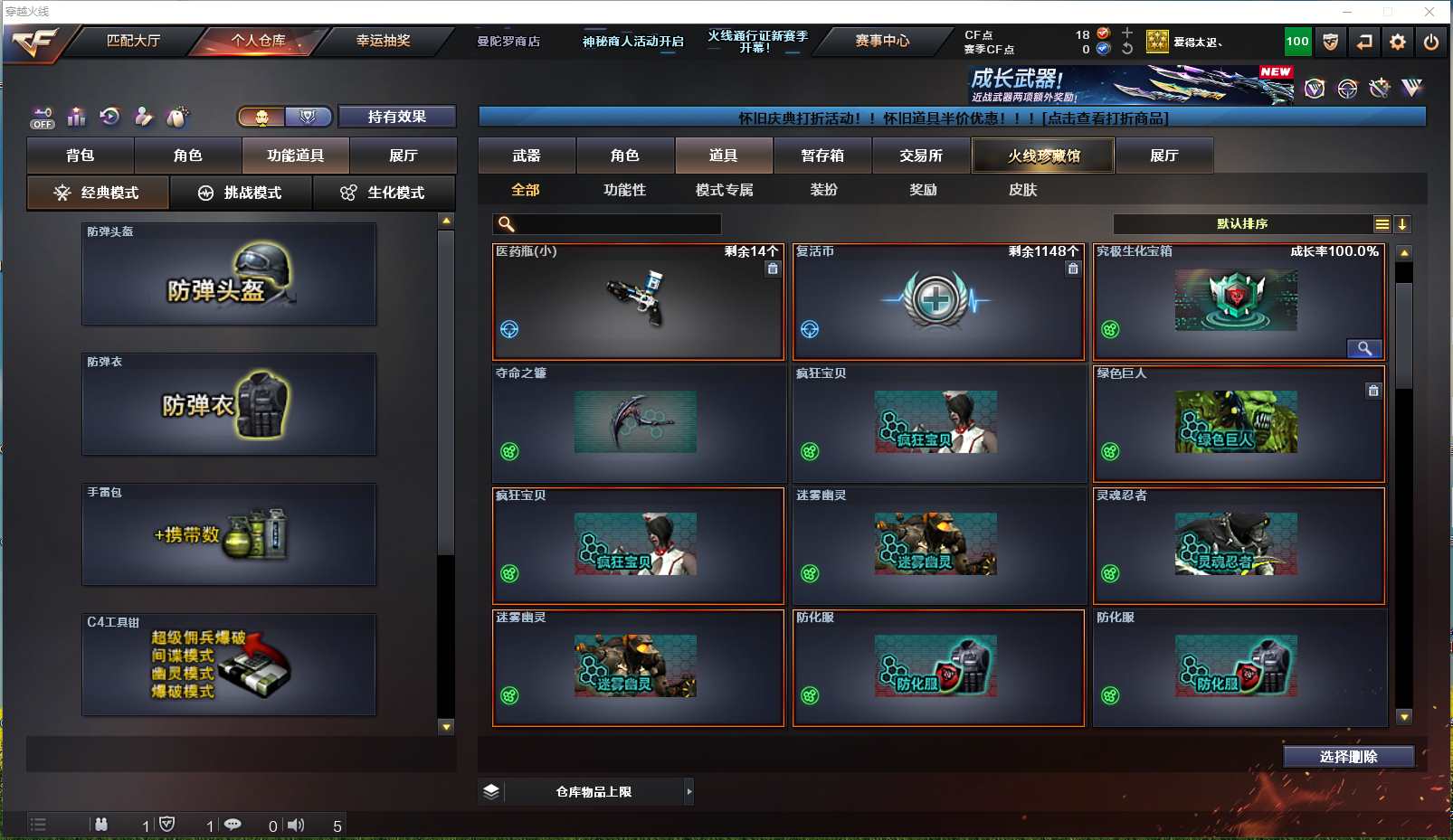Screen dimensions: 1453x840
Task: Select the 防弹头盔 helmet item
Action: pyautogui.click(x=229, y=274)
